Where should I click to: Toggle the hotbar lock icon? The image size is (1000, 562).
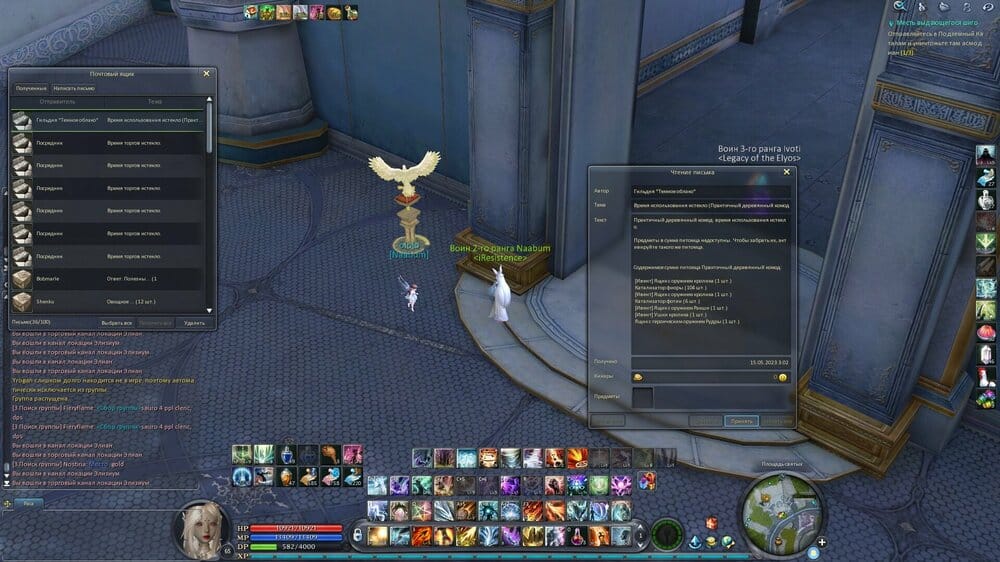[356, 536]
